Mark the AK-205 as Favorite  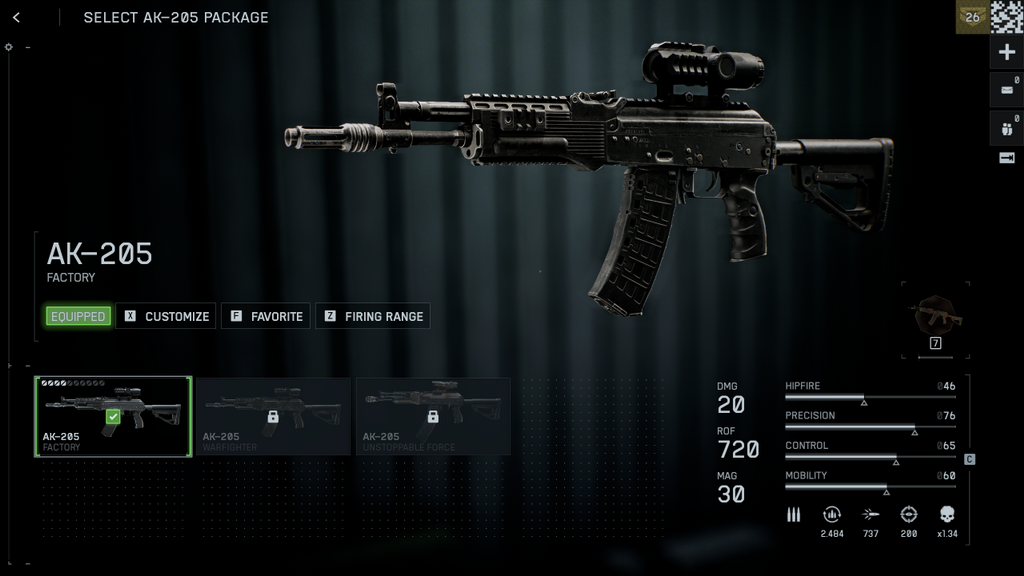pyautogui.click(x=266, y=316)
